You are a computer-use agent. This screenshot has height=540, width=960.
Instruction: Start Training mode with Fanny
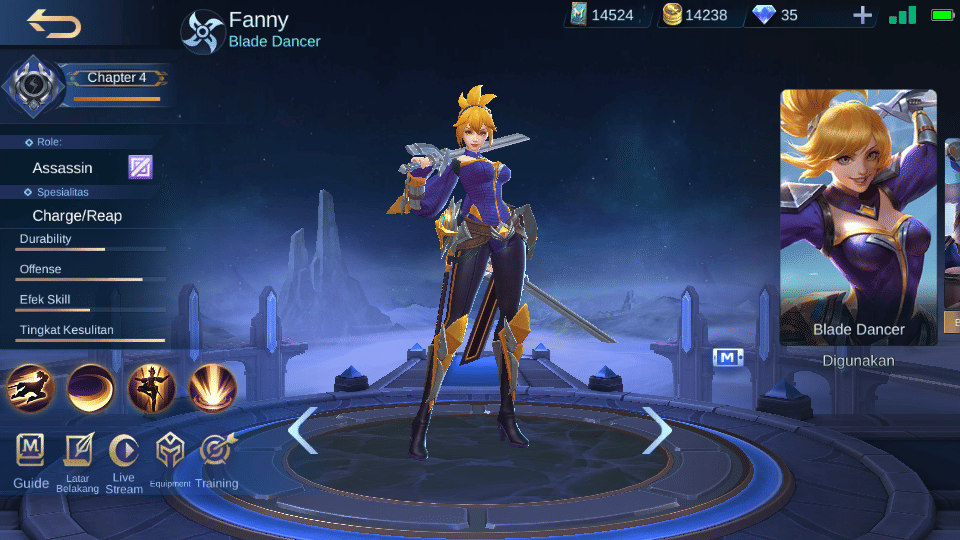point(216,462)
